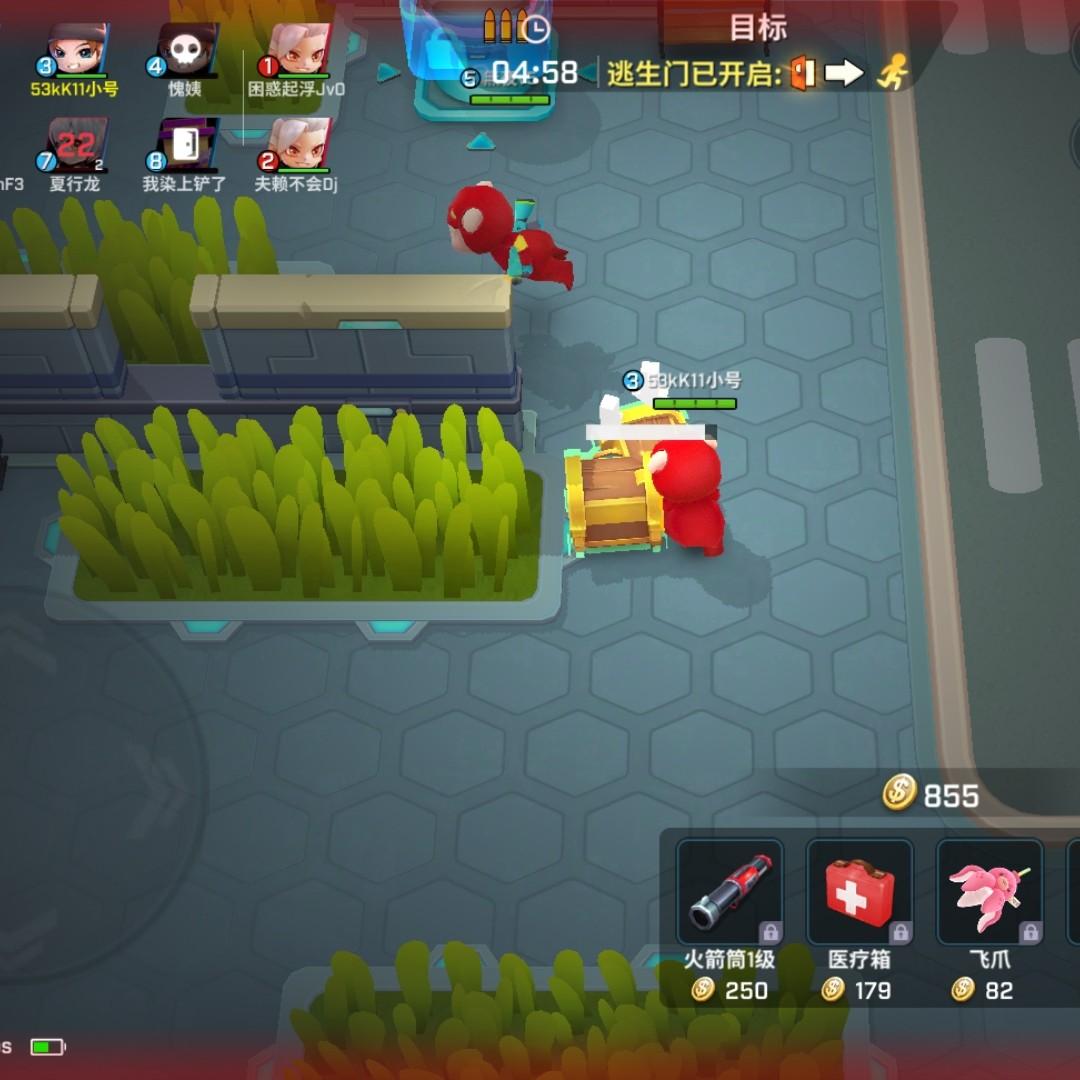1080x1080 pixels.
Task: Choose player 夫赖不会Dj's avatar
Action: pos(297,145)
